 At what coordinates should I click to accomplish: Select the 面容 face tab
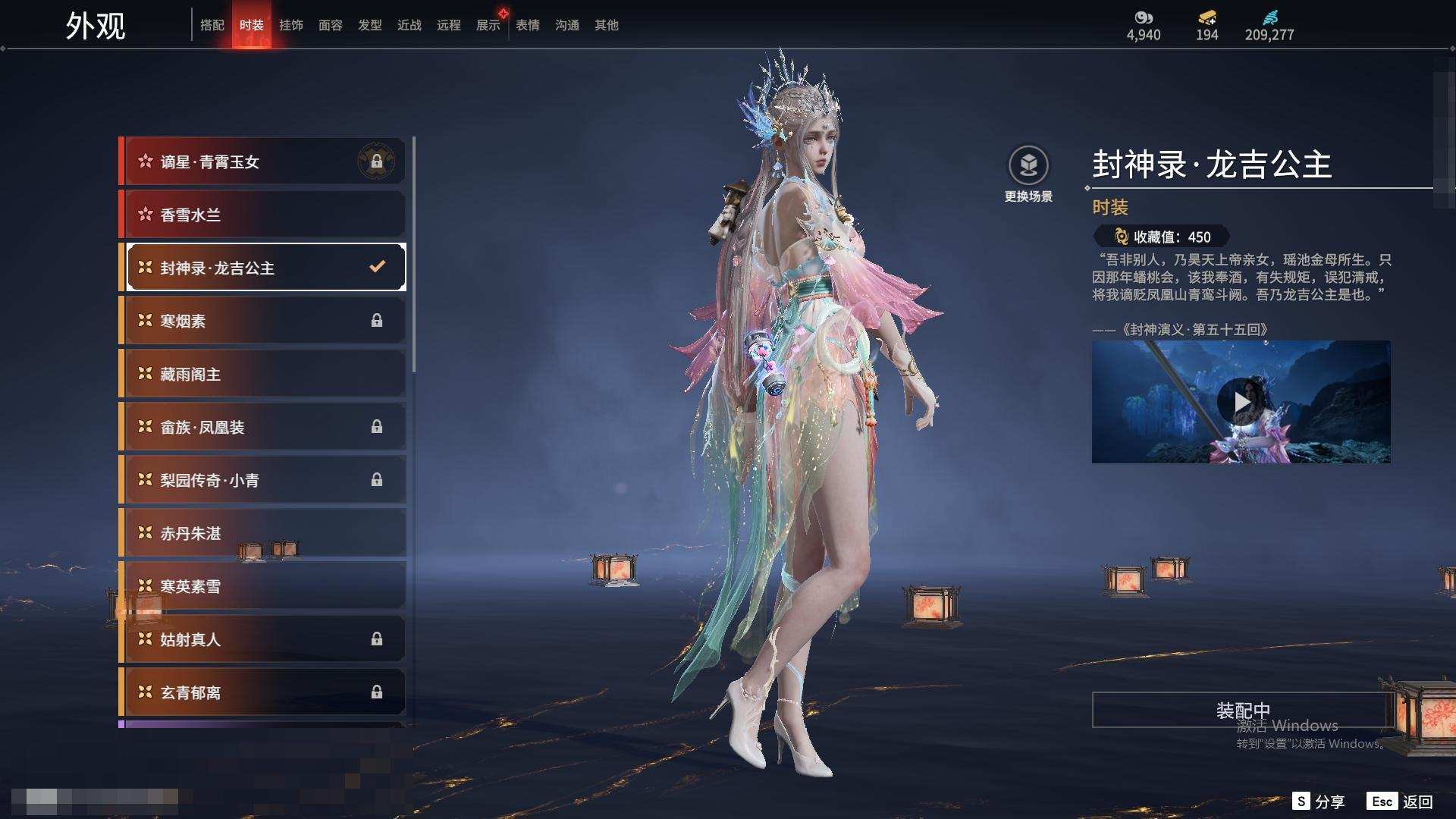(331, 25)
